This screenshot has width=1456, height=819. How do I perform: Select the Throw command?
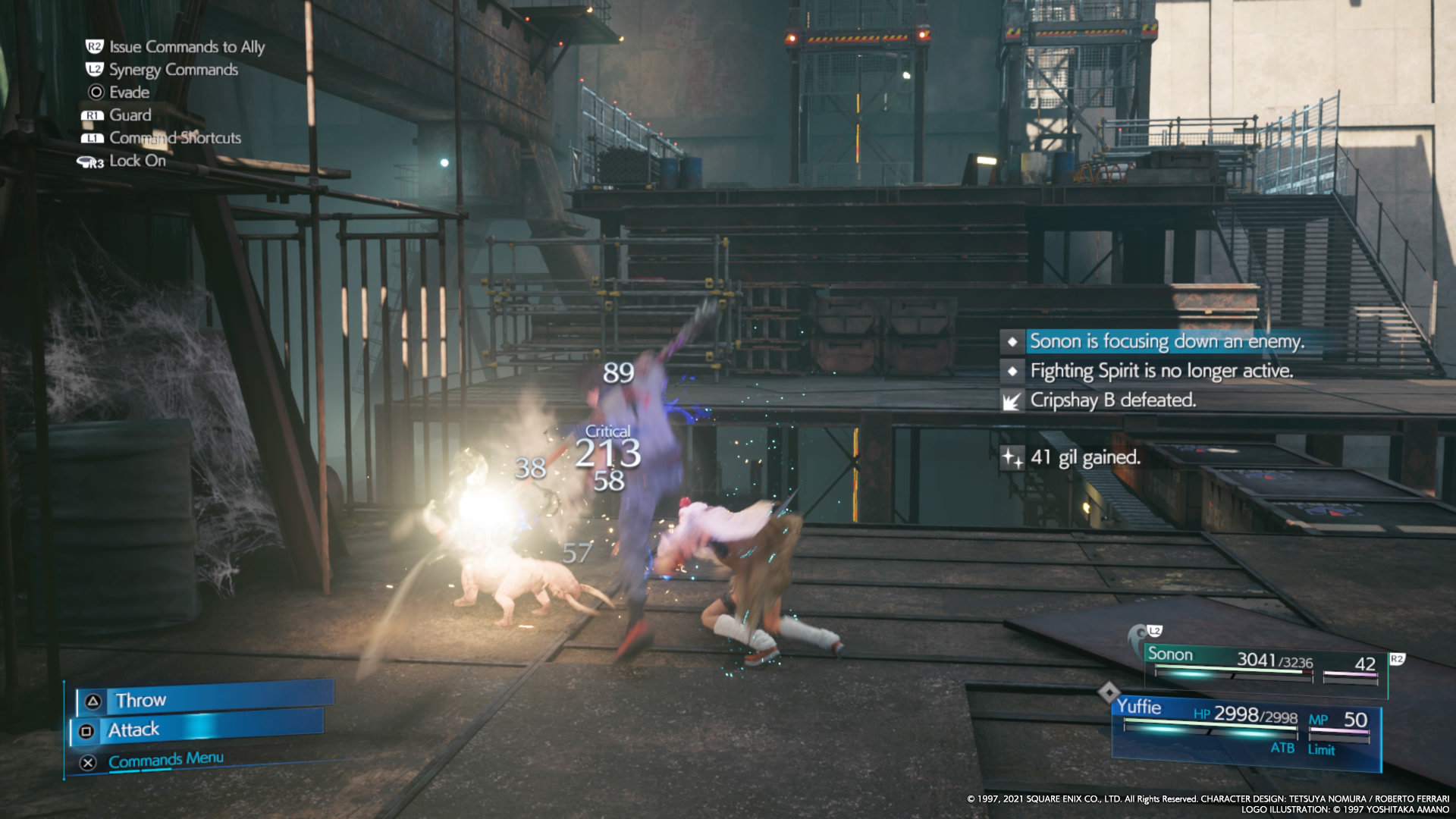click(x=203, y=699)
